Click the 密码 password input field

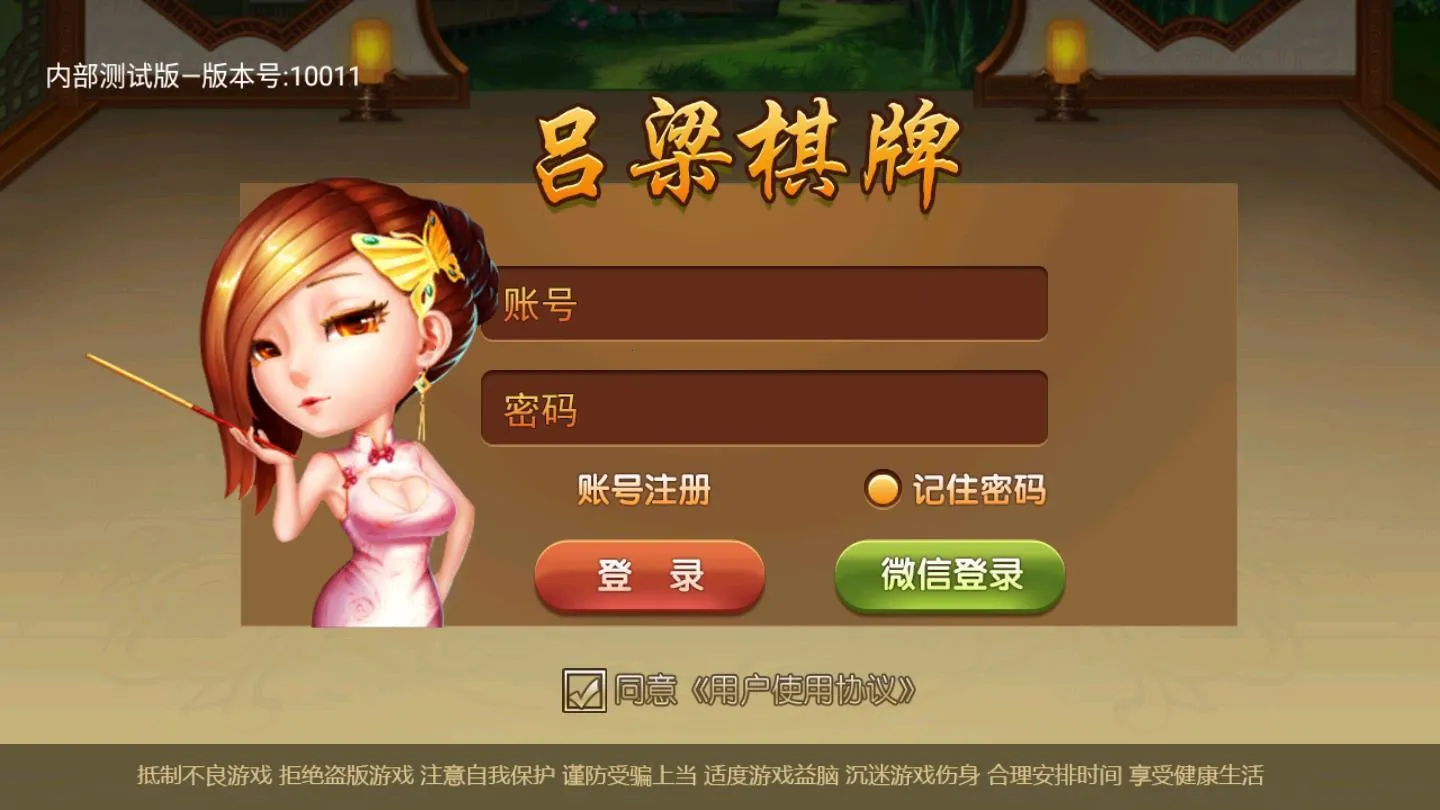coord(765,408)
